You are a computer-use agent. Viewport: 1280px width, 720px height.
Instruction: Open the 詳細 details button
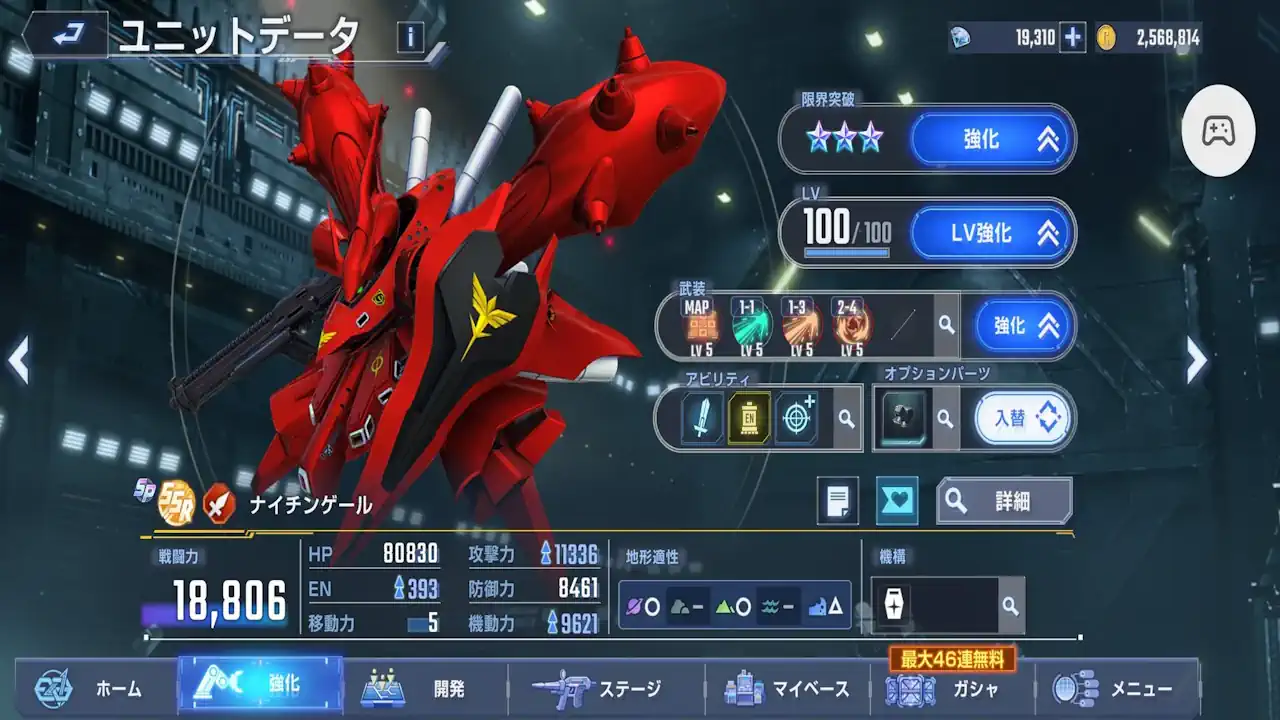[x=1004, y=501]
